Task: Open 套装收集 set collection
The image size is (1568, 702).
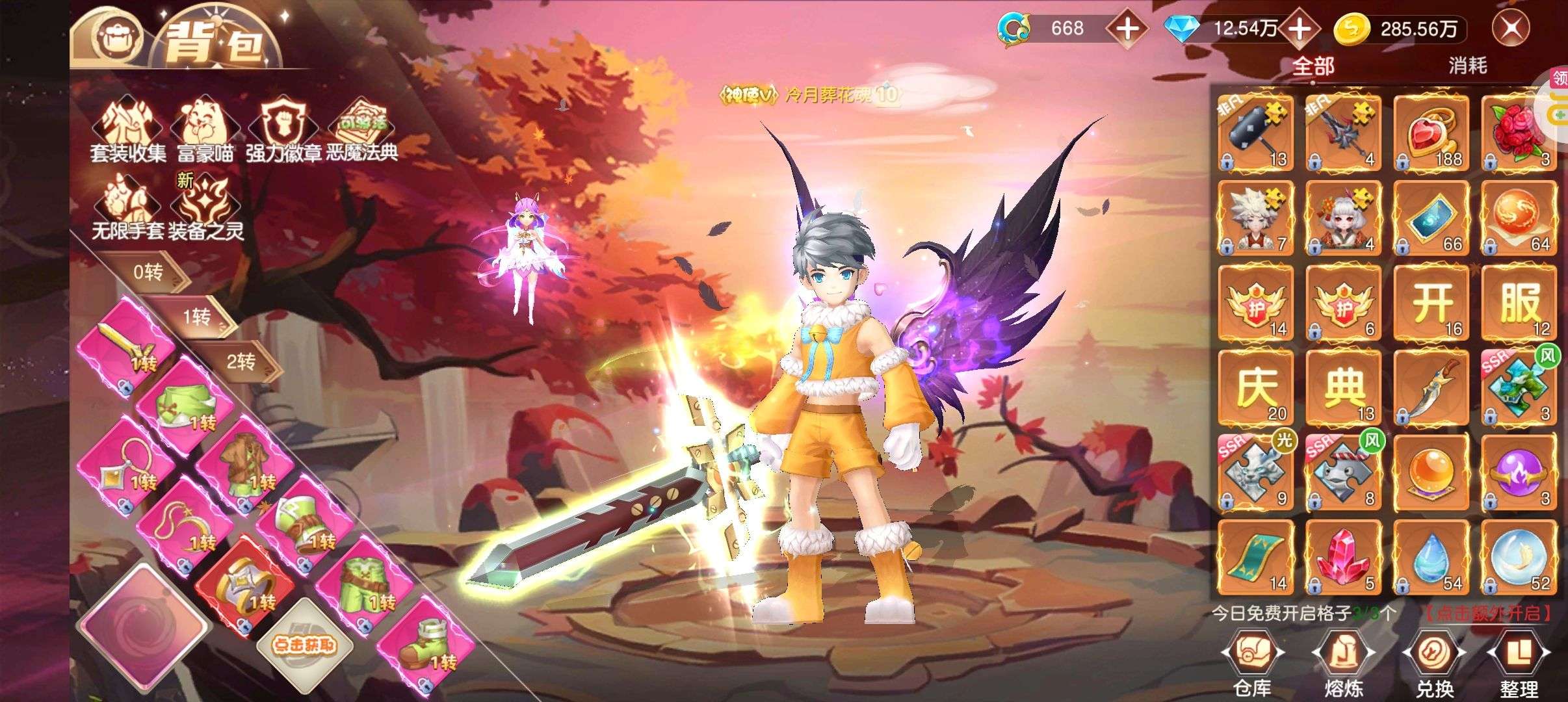Action: 128,131
